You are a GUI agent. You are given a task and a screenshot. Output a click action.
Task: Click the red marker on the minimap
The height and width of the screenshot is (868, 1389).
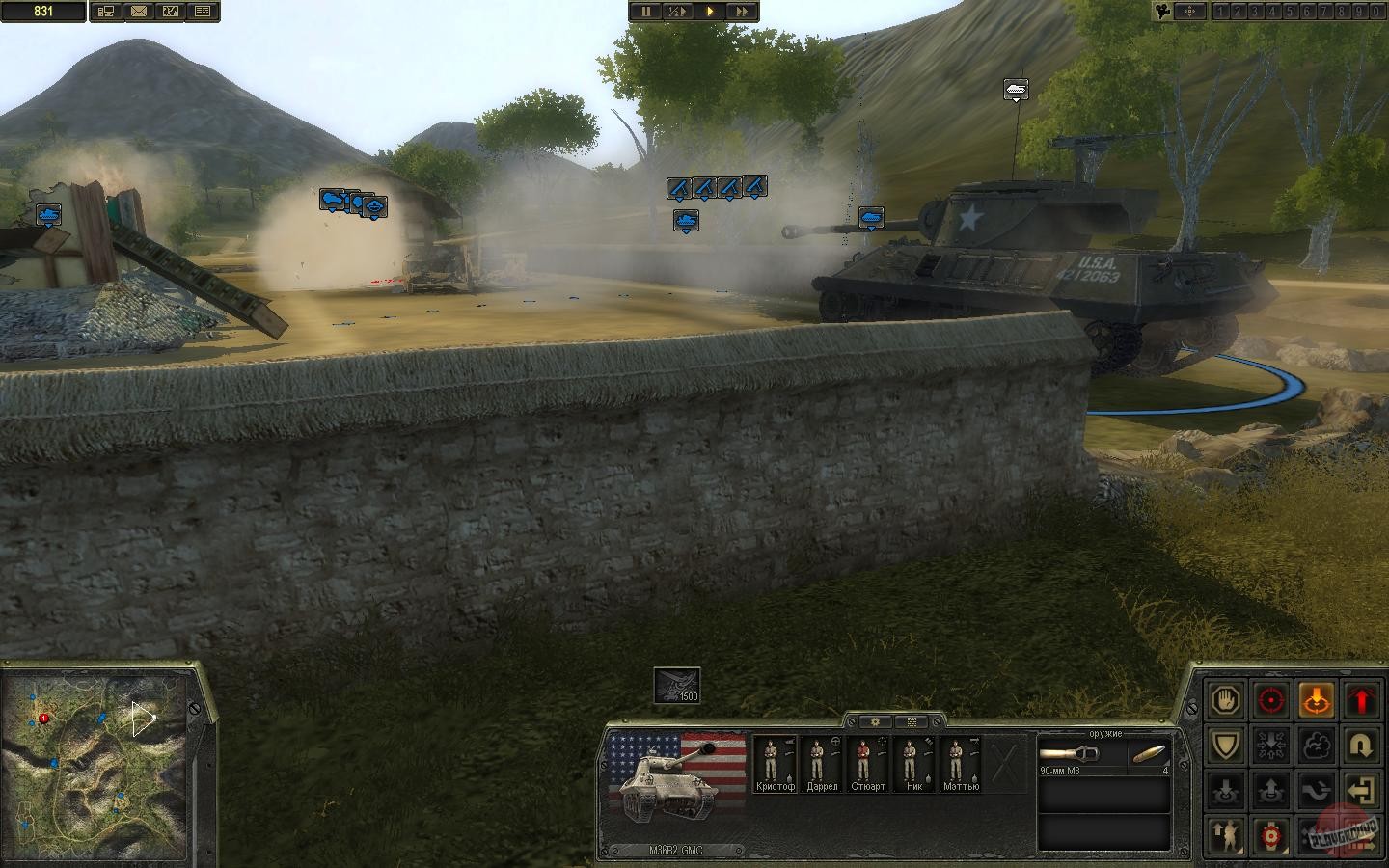pos(41,718)
